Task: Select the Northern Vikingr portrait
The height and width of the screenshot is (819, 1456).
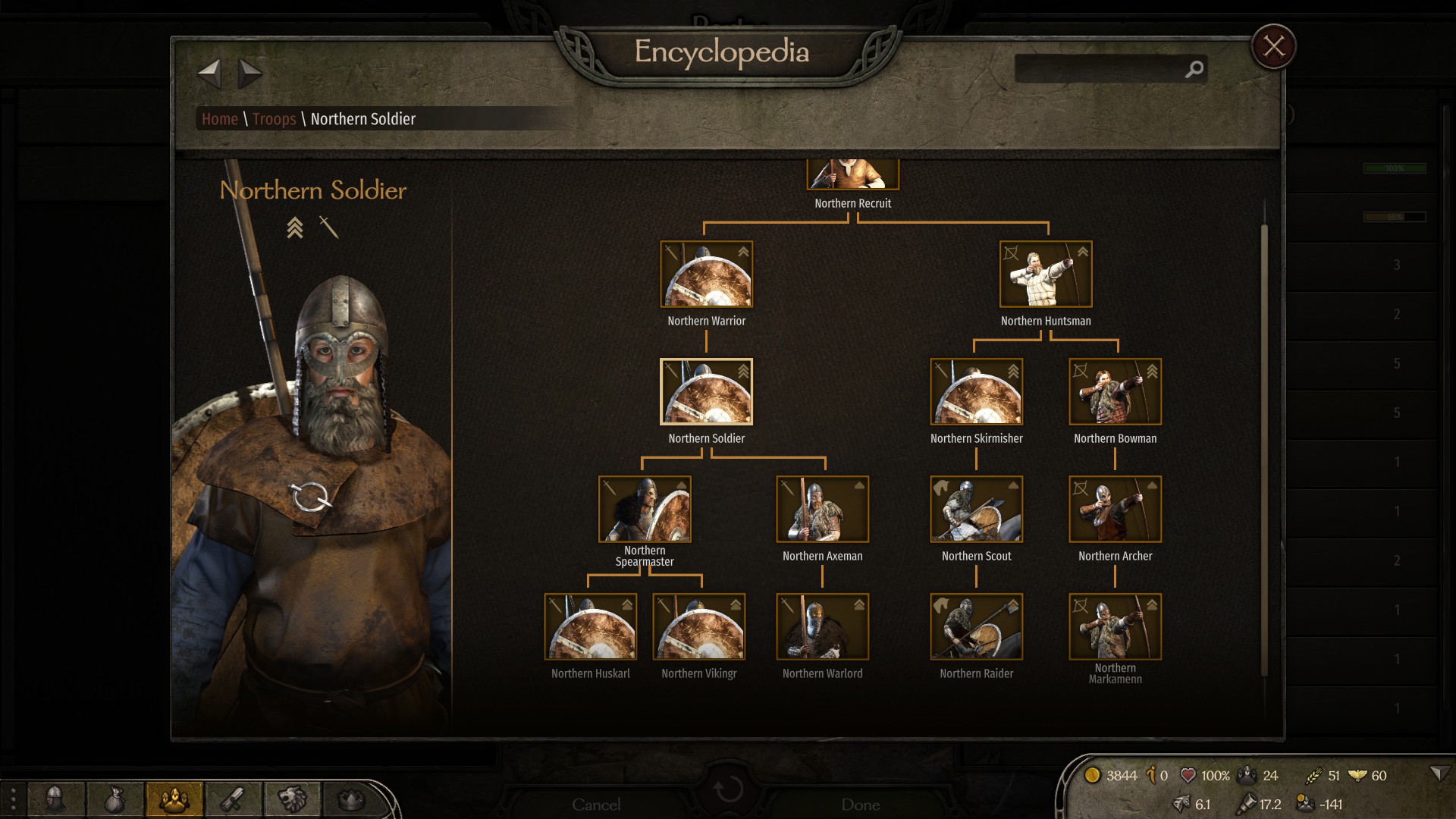Action: coord(698,627)
